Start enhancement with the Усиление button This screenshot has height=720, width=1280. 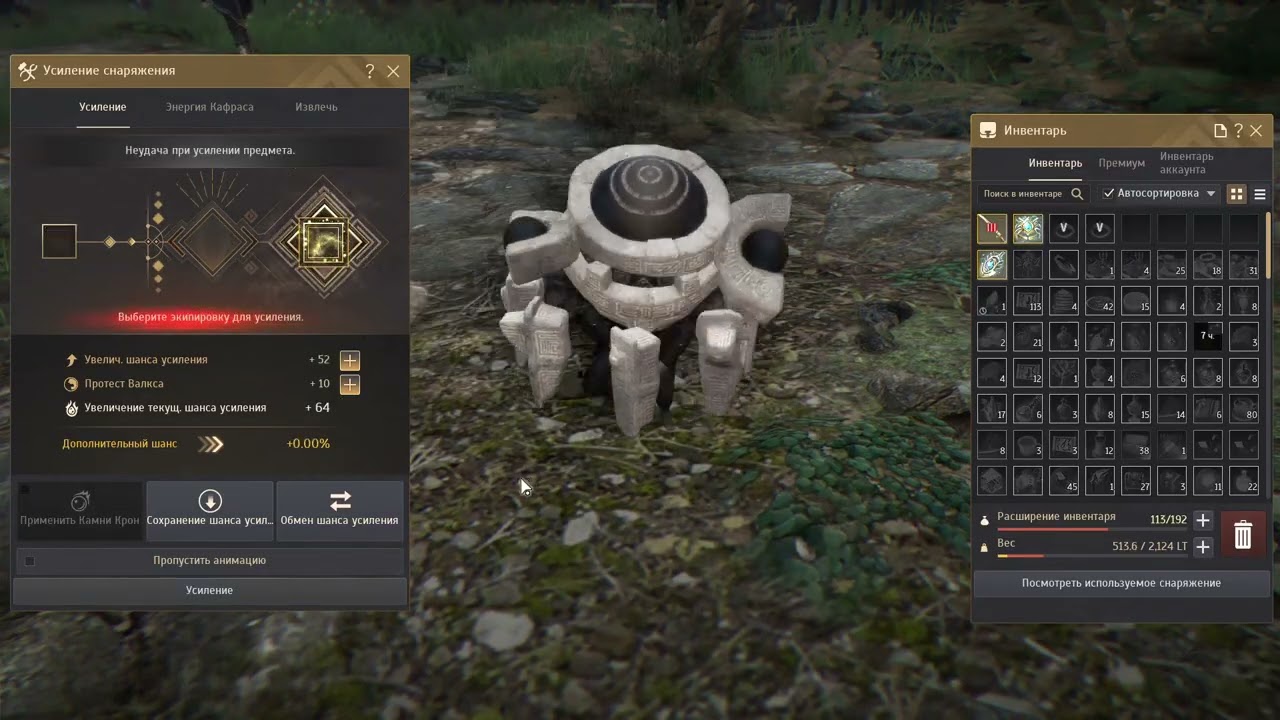click(210, 590)
